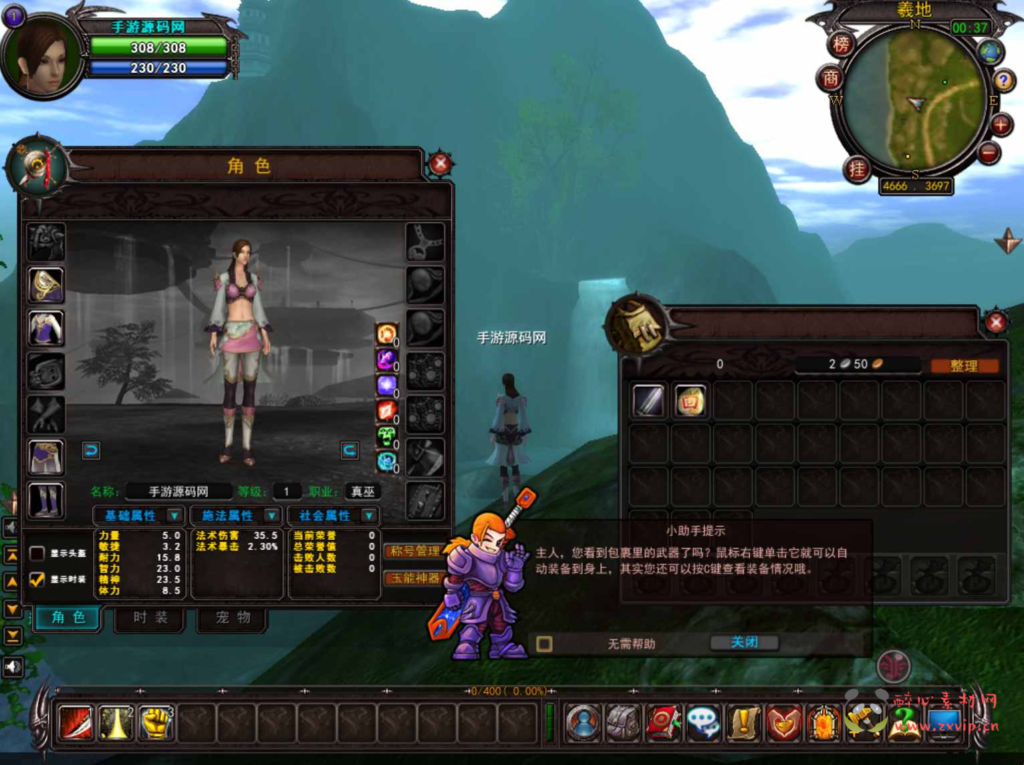Click the 整理 sort button in the bag
This screenshot has width=1024, height=765.
pos(964,366)
